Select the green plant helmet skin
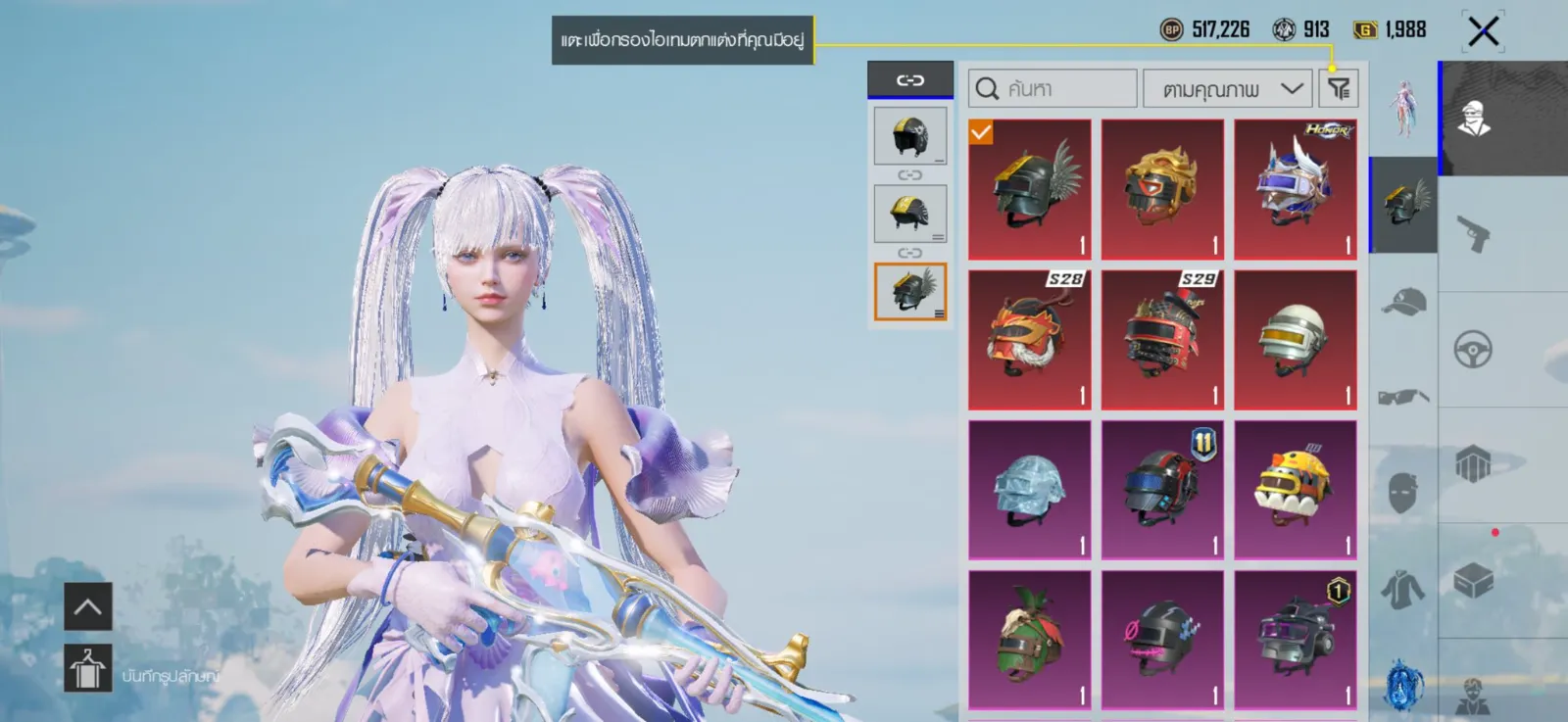 point(1029,640)
